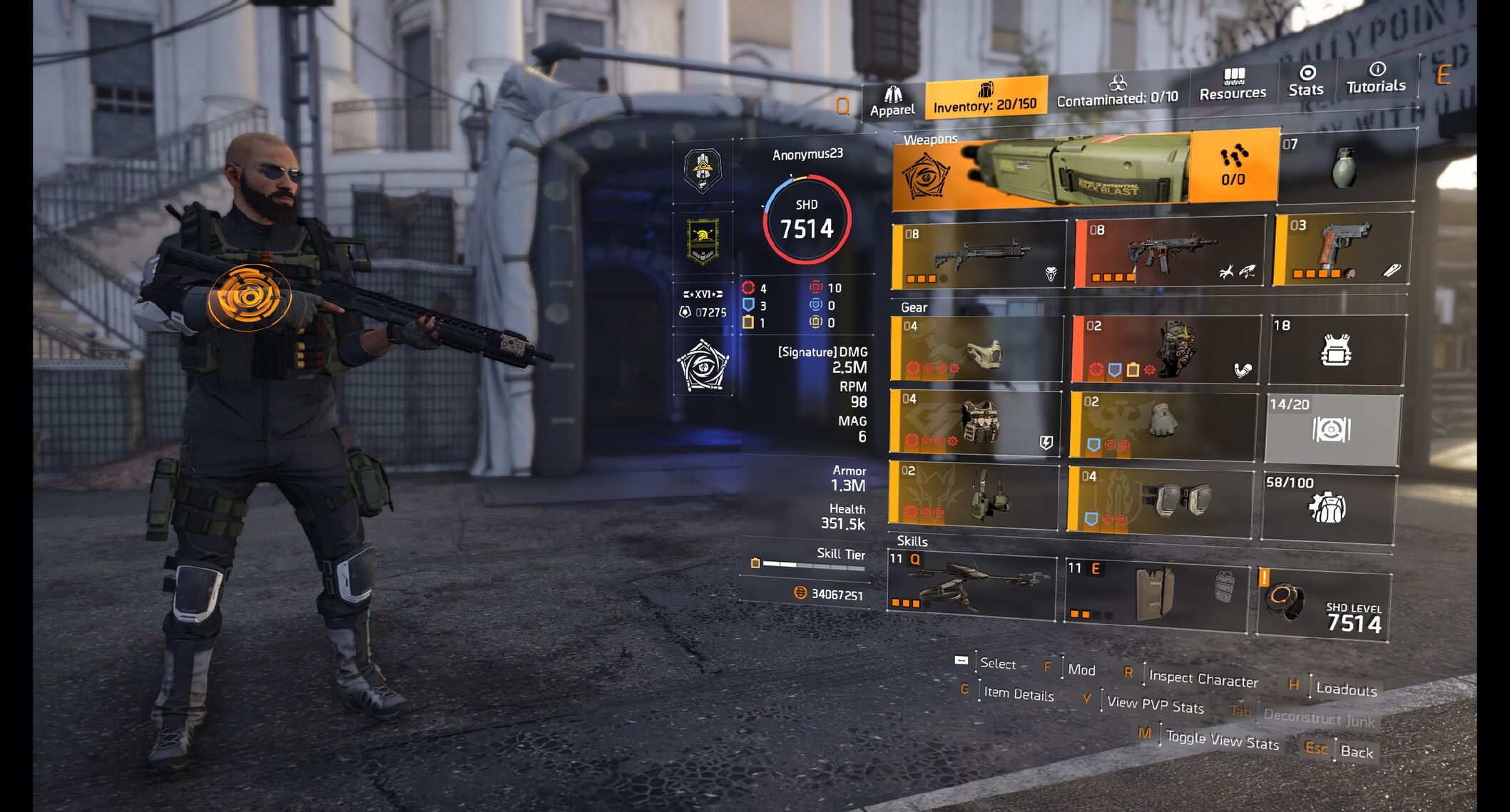Choose the backpack gear slot

coord(1166,349)
